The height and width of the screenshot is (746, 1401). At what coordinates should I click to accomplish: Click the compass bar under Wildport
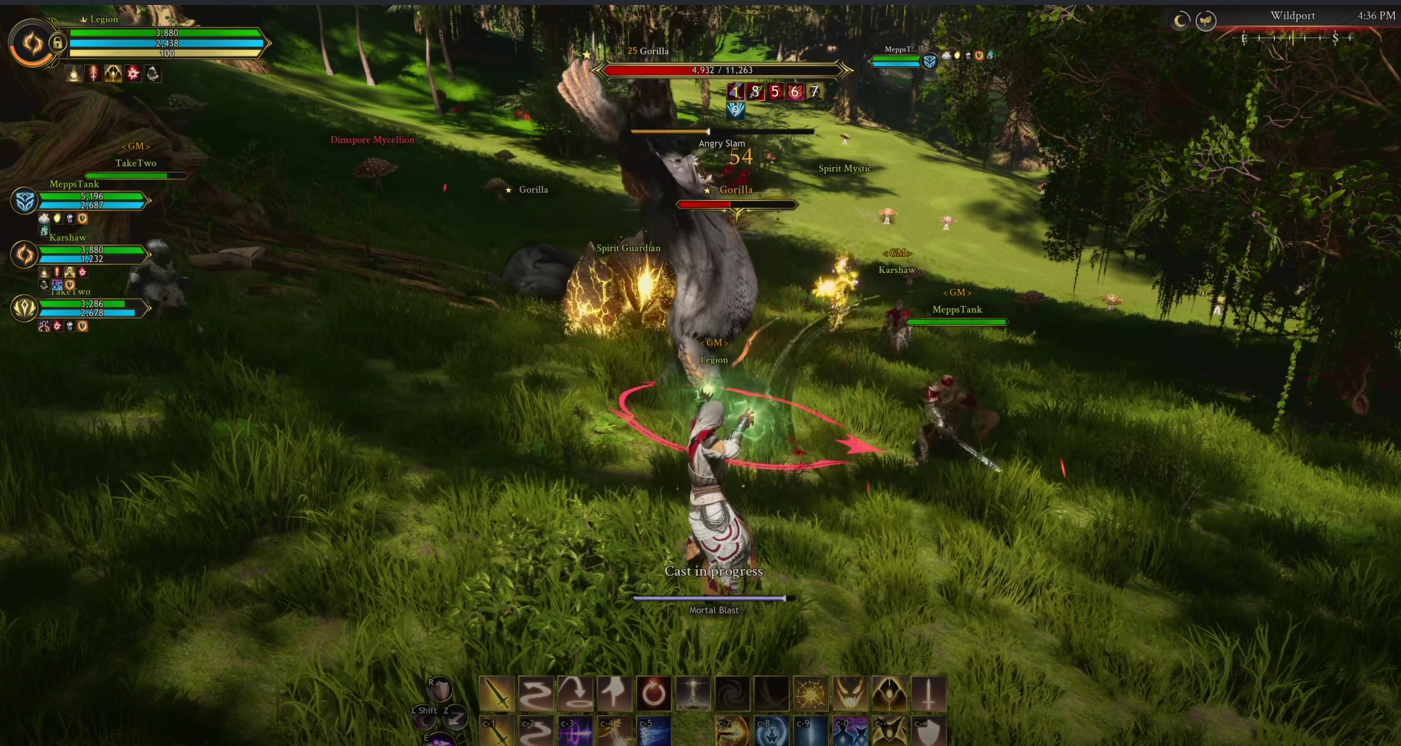point(1296,38)
